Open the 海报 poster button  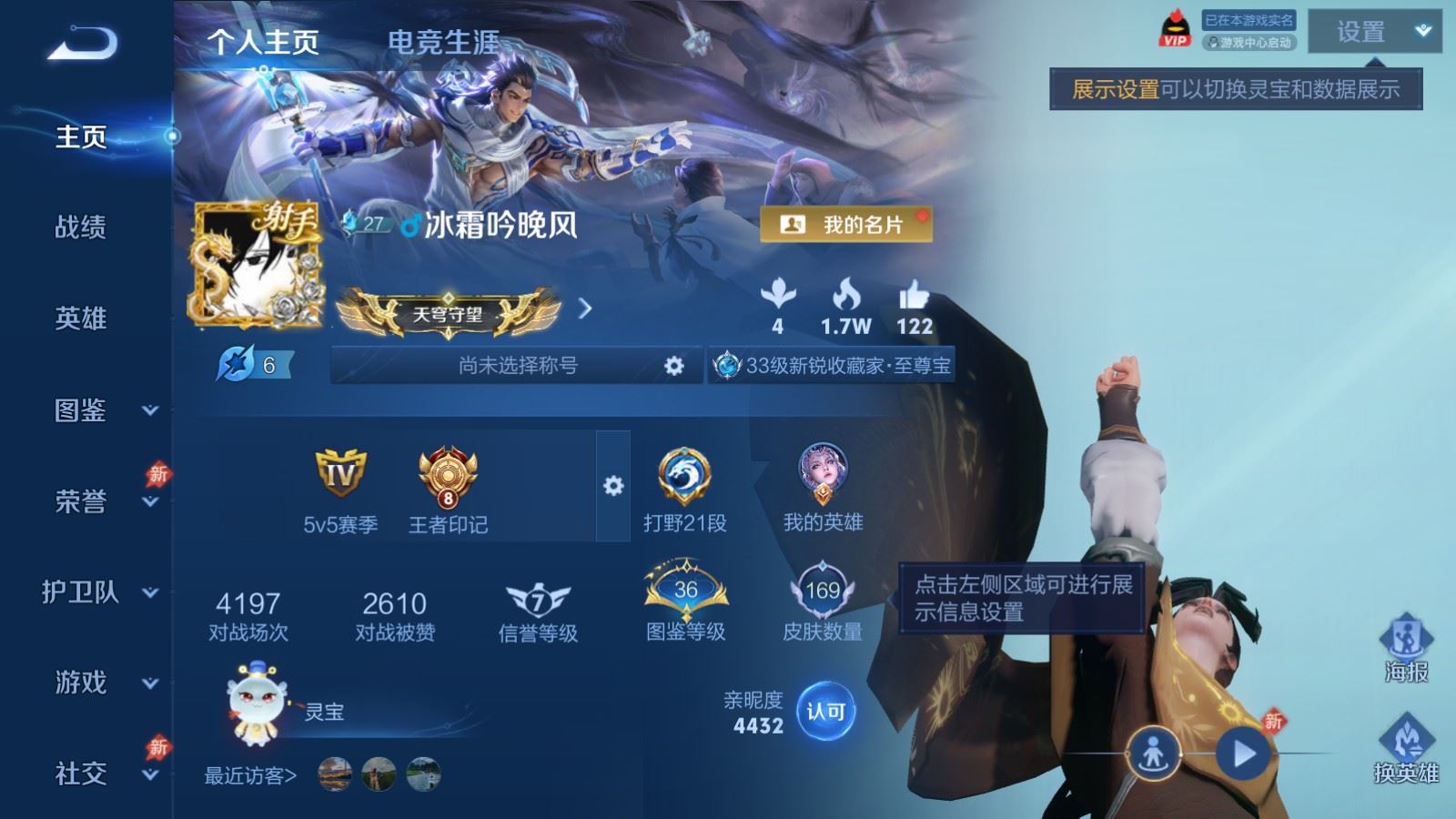coord(1406,648)
